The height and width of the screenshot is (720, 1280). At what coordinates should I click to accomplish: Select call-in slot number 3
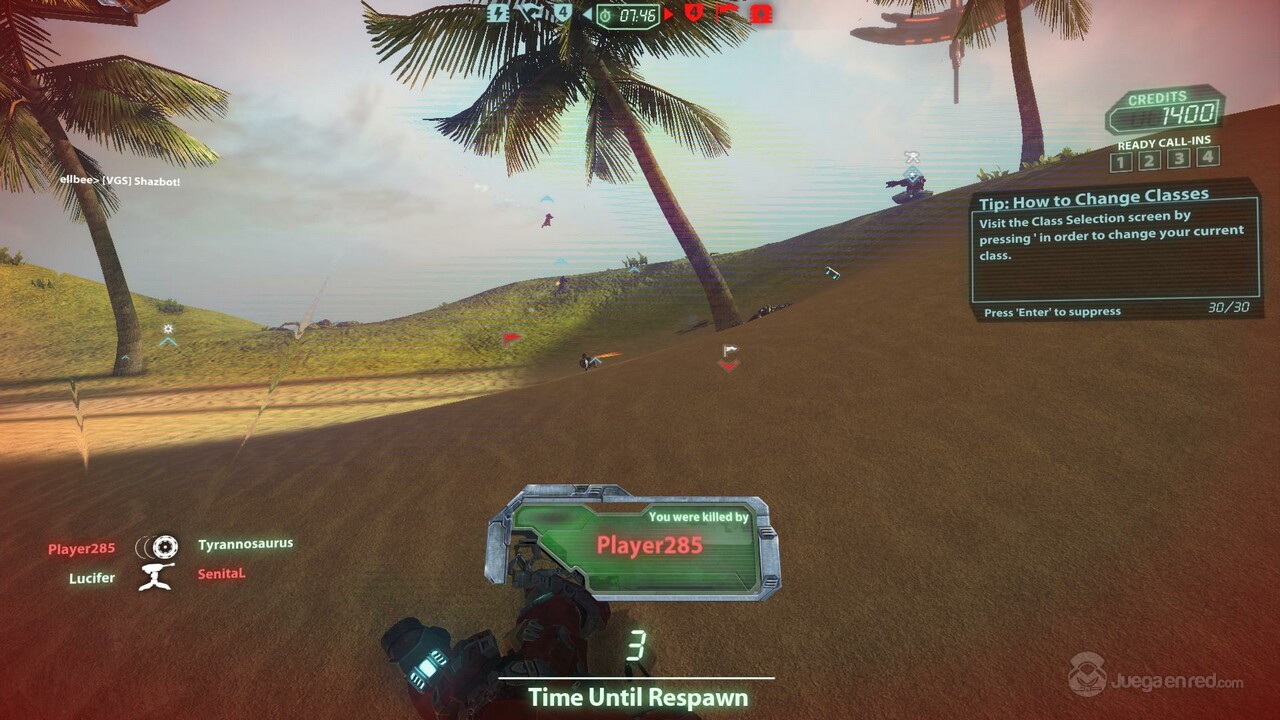click(x=1179, y=158)
